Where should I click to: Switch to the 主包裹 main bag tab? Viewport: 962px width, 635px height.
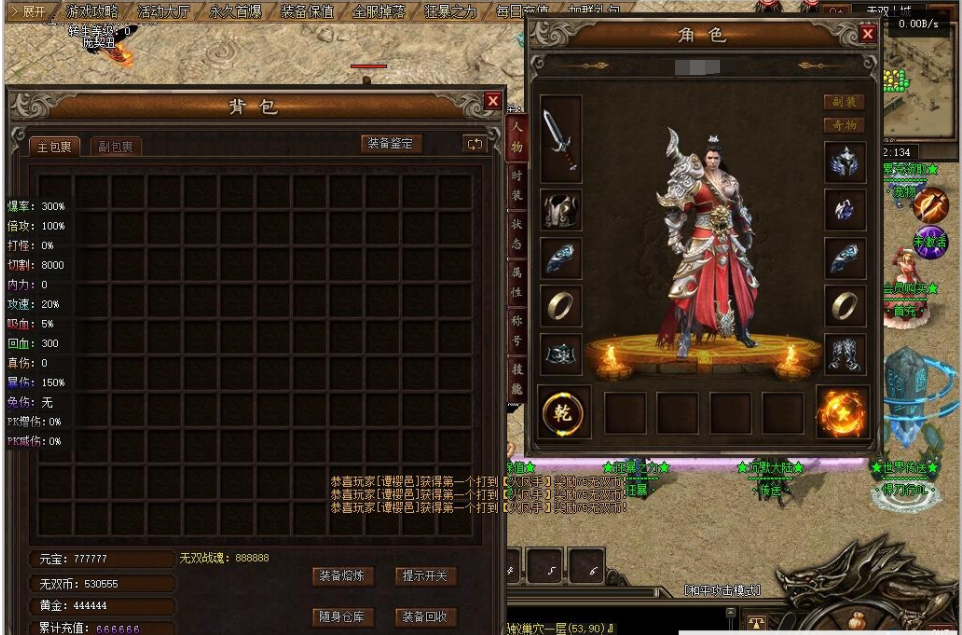(x=54, y=147)
